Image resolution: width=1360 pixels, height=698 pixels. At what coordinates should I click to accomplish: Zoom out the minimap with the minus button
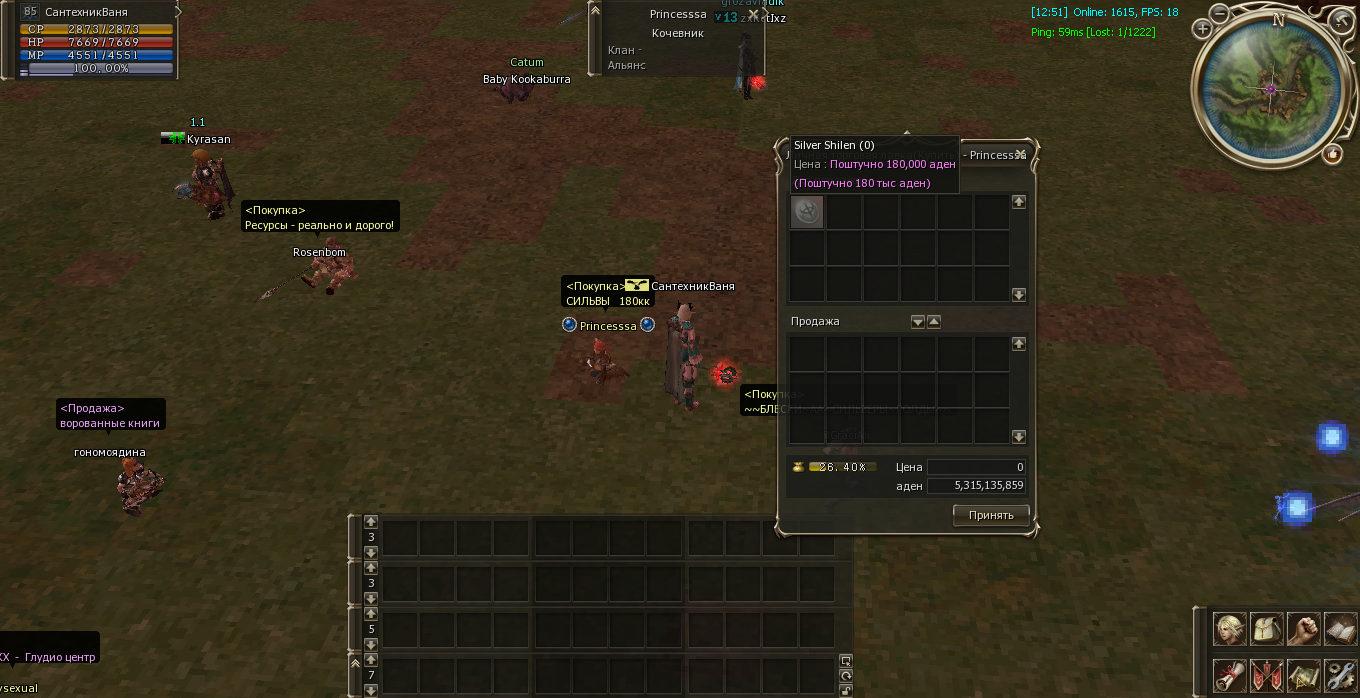click(x=1220, y=13)
